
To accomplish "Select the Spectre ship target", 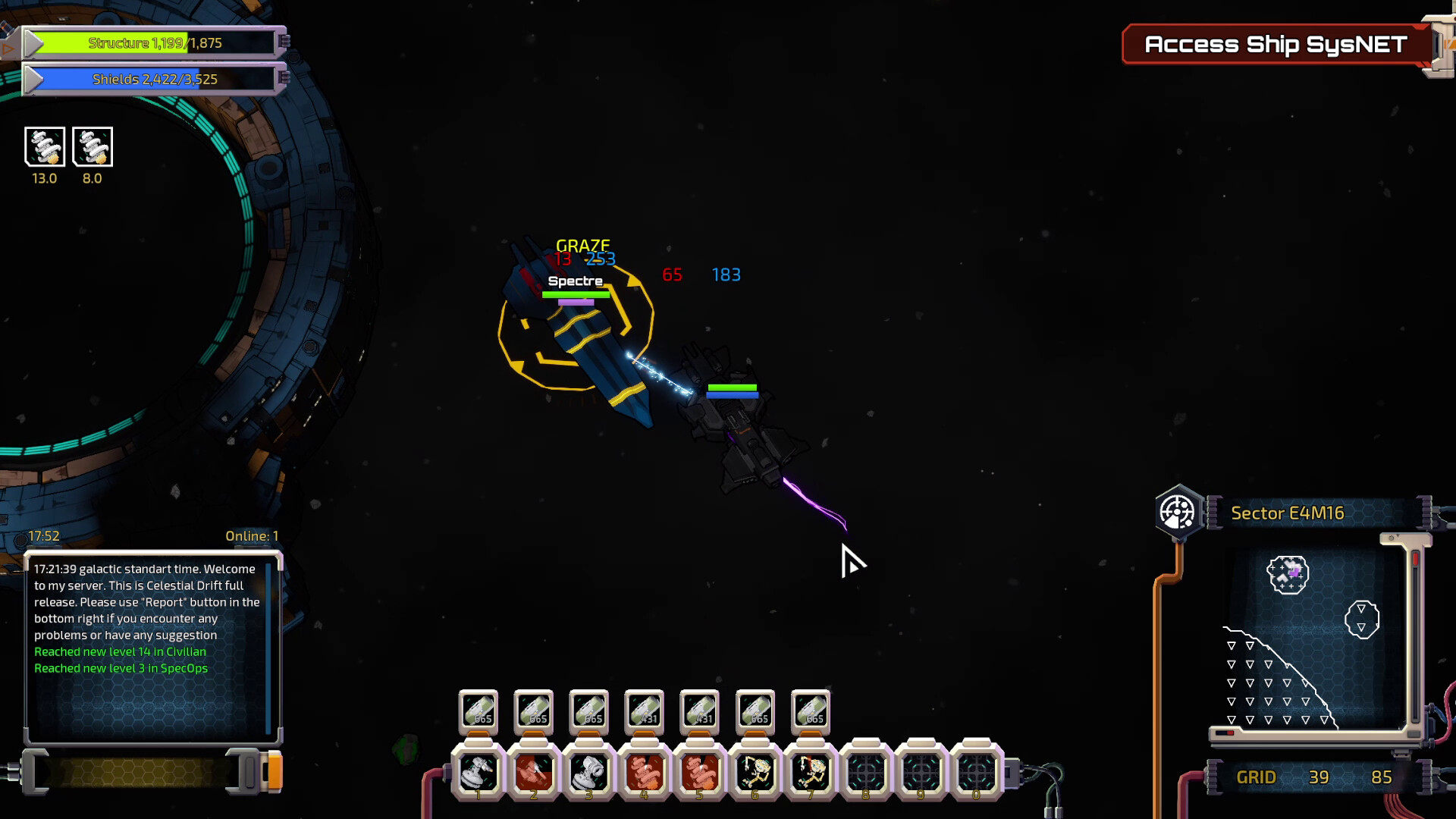I will point(576,334).
